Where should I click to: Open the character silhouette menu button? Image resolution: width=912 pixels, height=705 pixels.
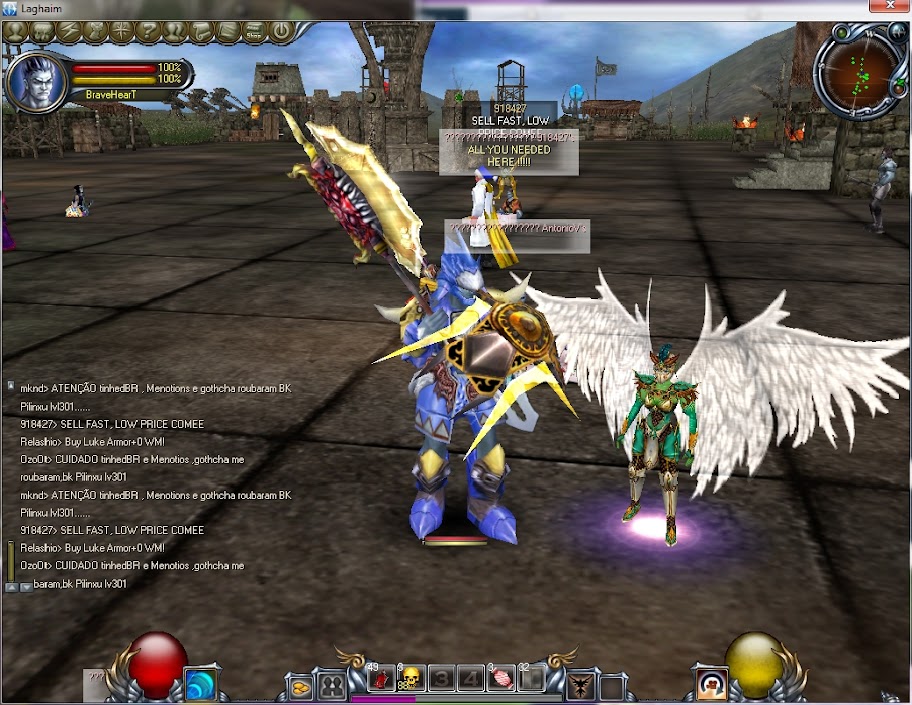click(x=17, y=31)
